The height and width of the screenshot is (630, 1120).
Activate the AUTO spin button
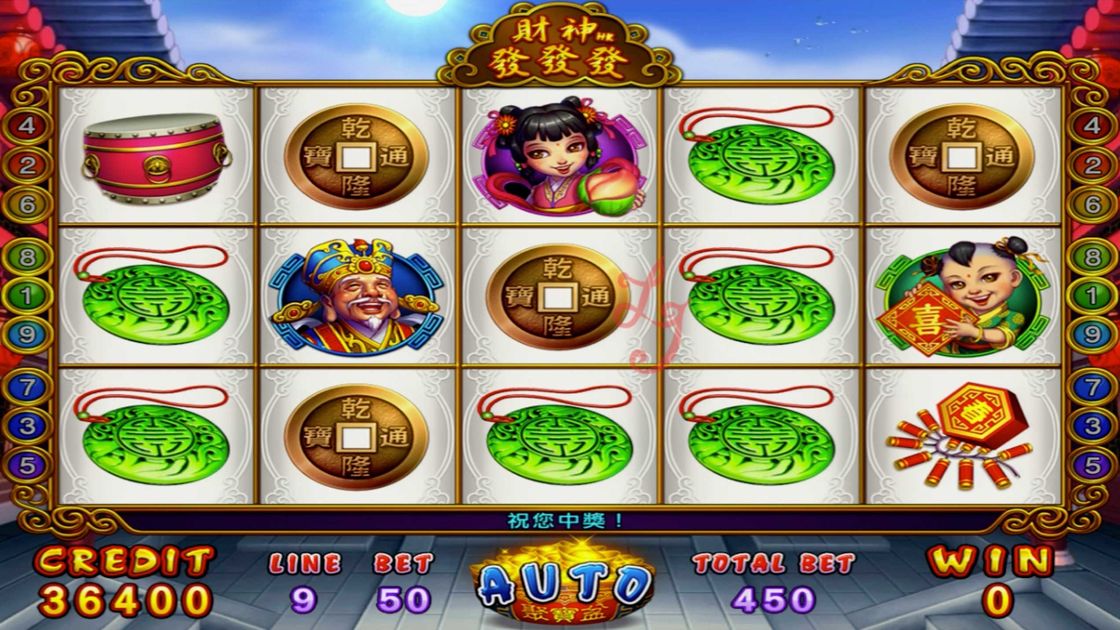pyautogui.click(x=563, y=583)
